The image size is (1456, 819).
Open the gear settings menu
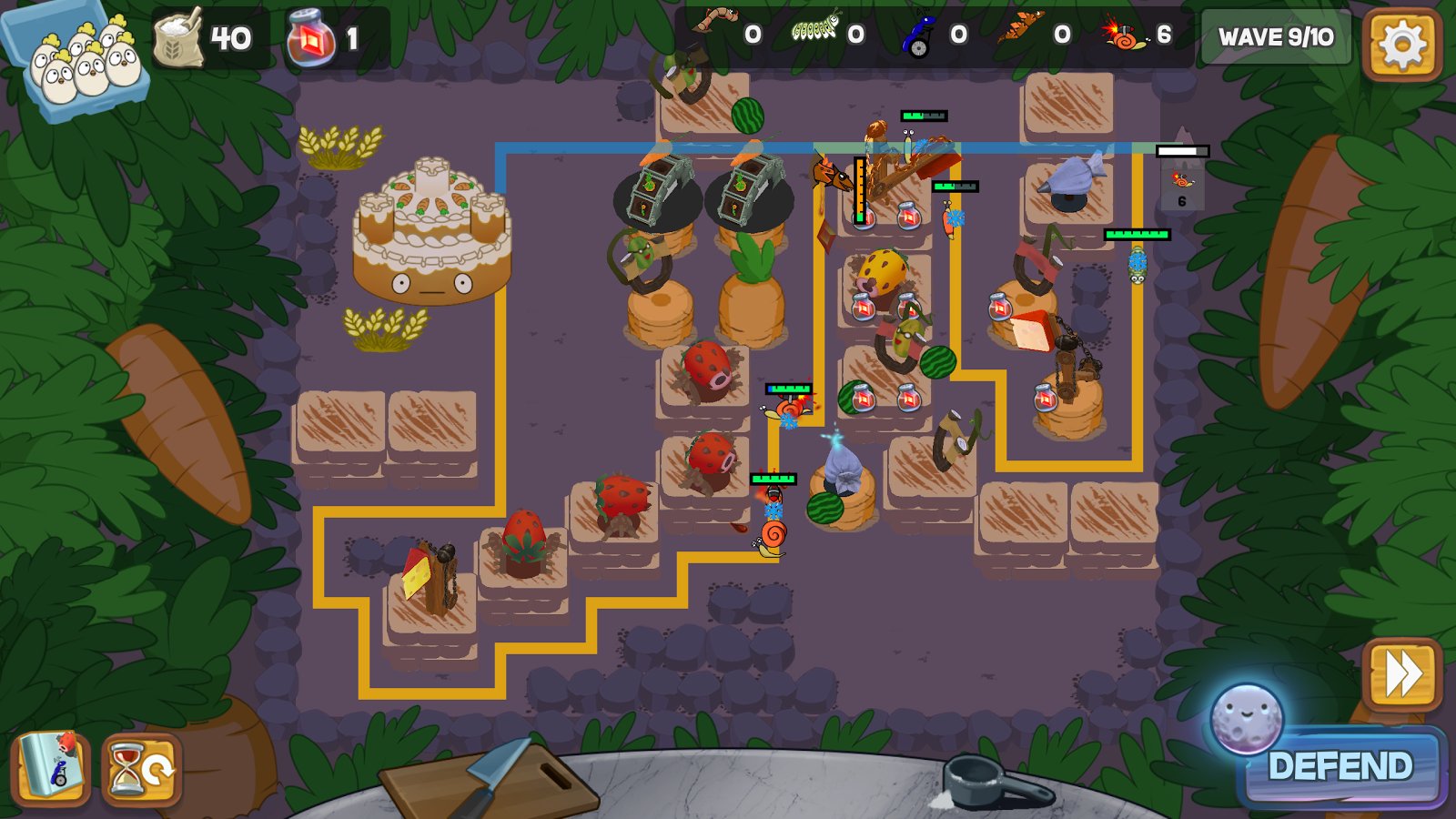(1401, 44)
